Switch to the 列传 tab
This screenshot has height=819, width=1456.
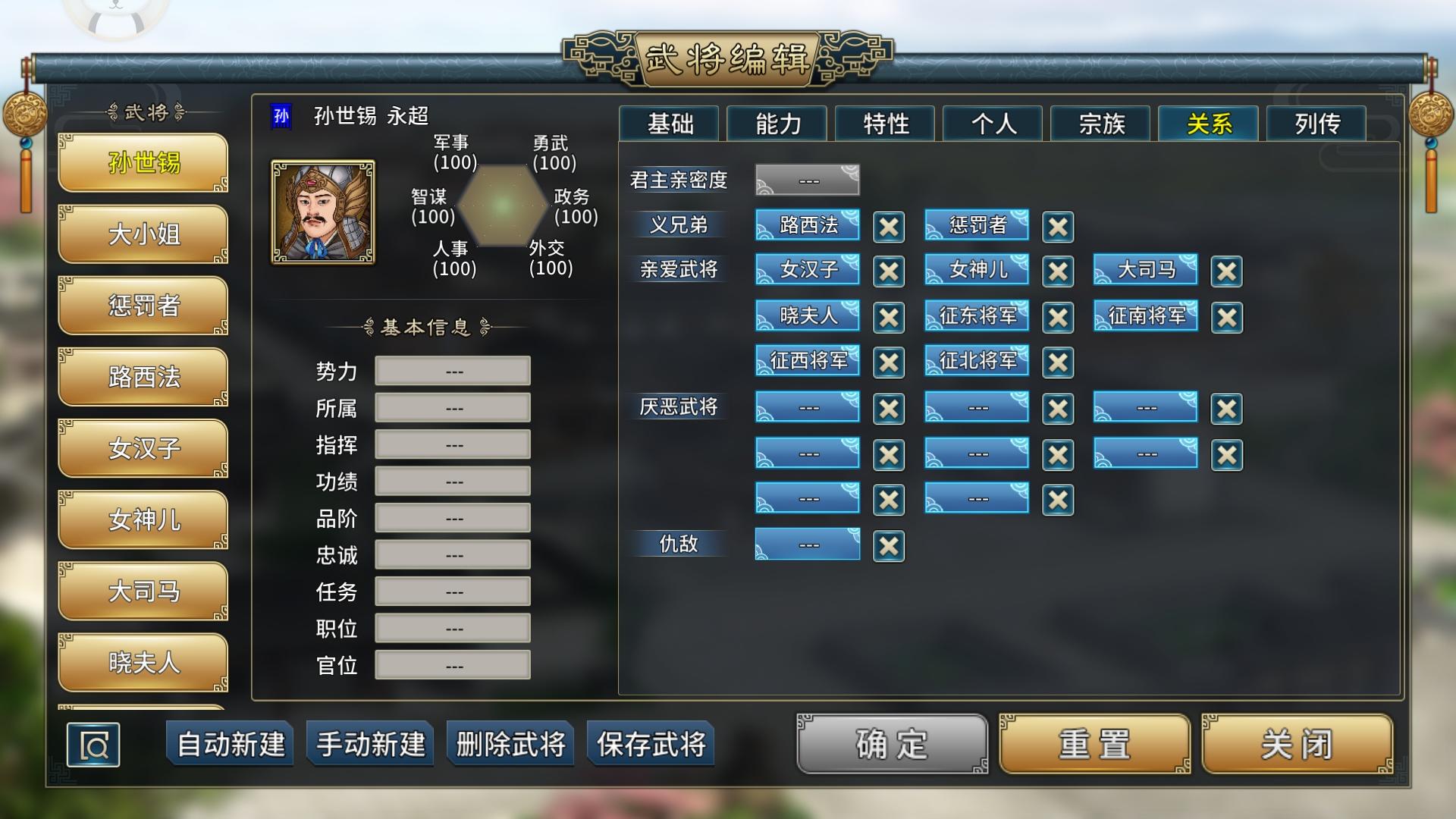pos(1315,124)
